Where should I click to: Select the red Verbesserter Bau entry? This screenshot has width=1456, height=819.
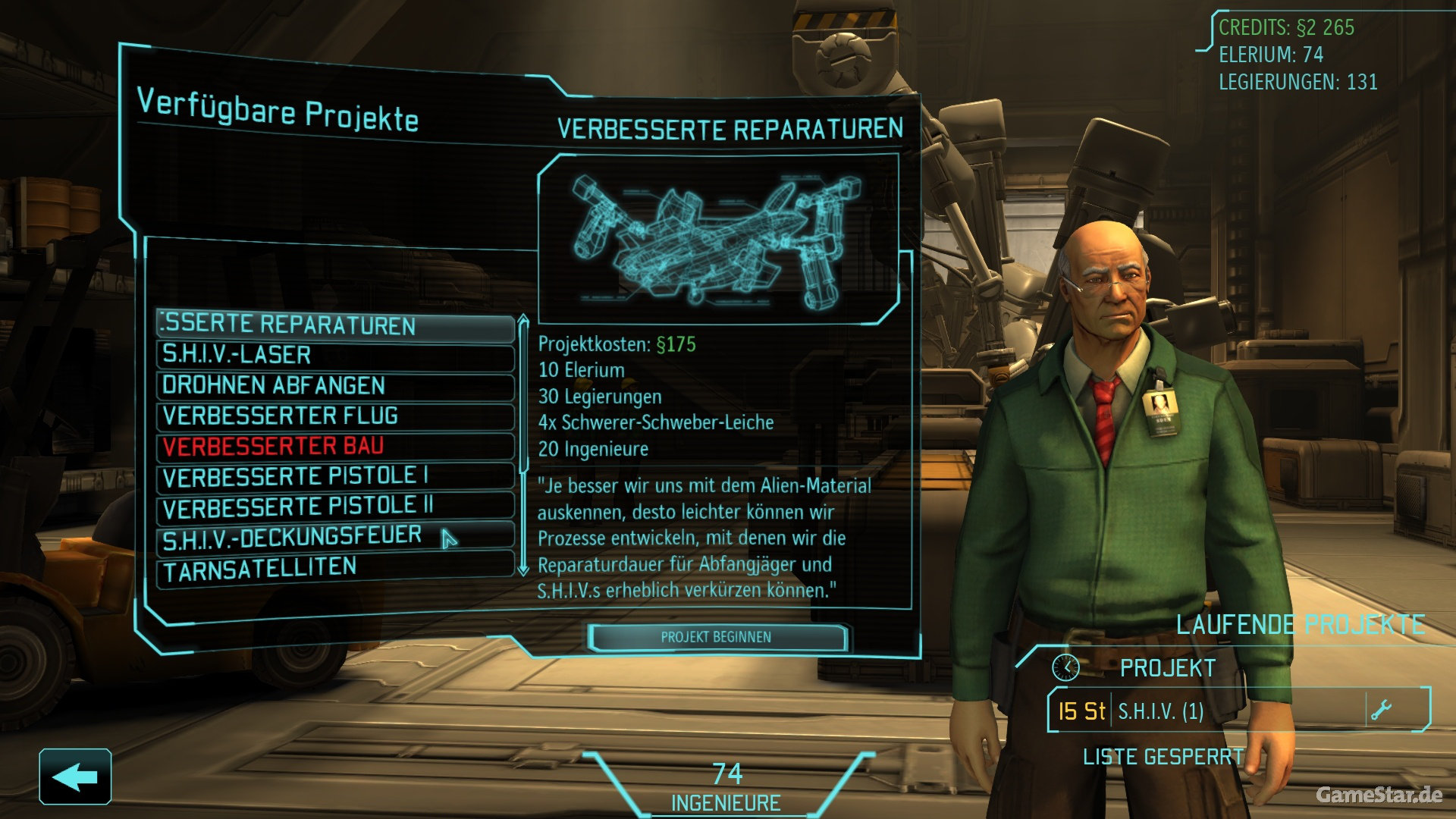(x=334, y=447)
